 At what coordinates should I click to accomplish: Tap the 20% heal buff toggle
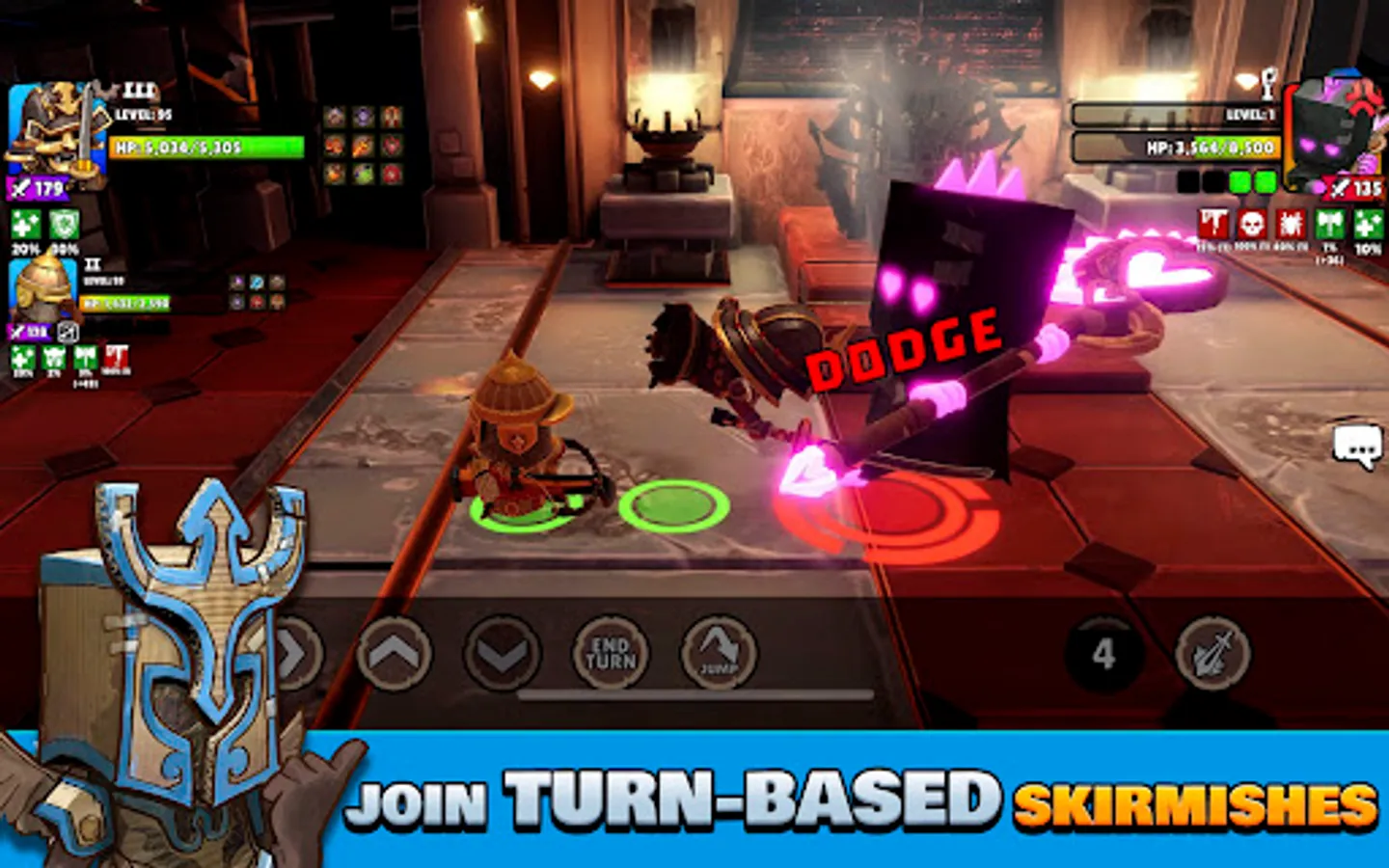click(x=24, y=225)
